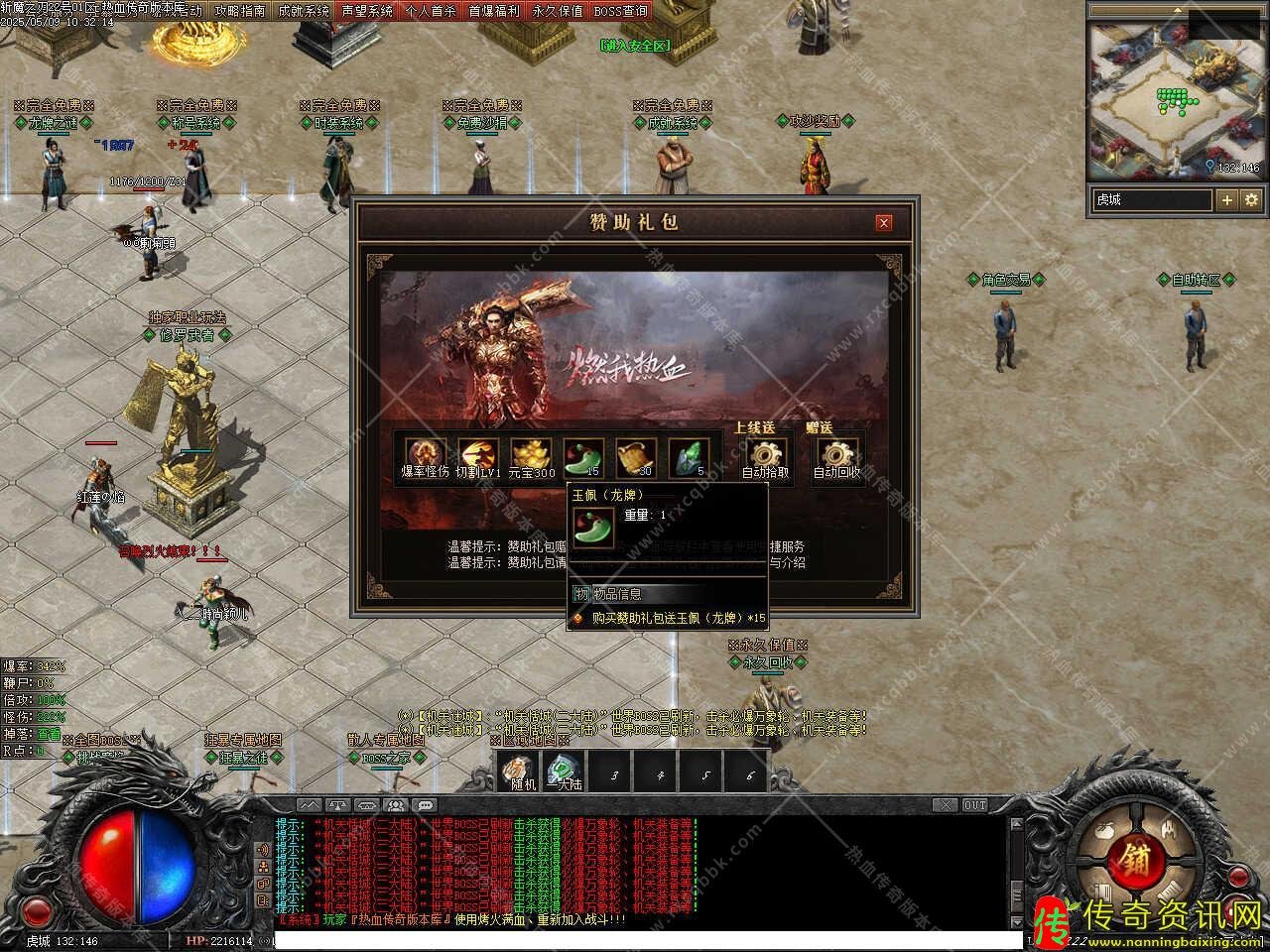Open the 攻略指南 strategy guide menu

(x=241, y=11)
